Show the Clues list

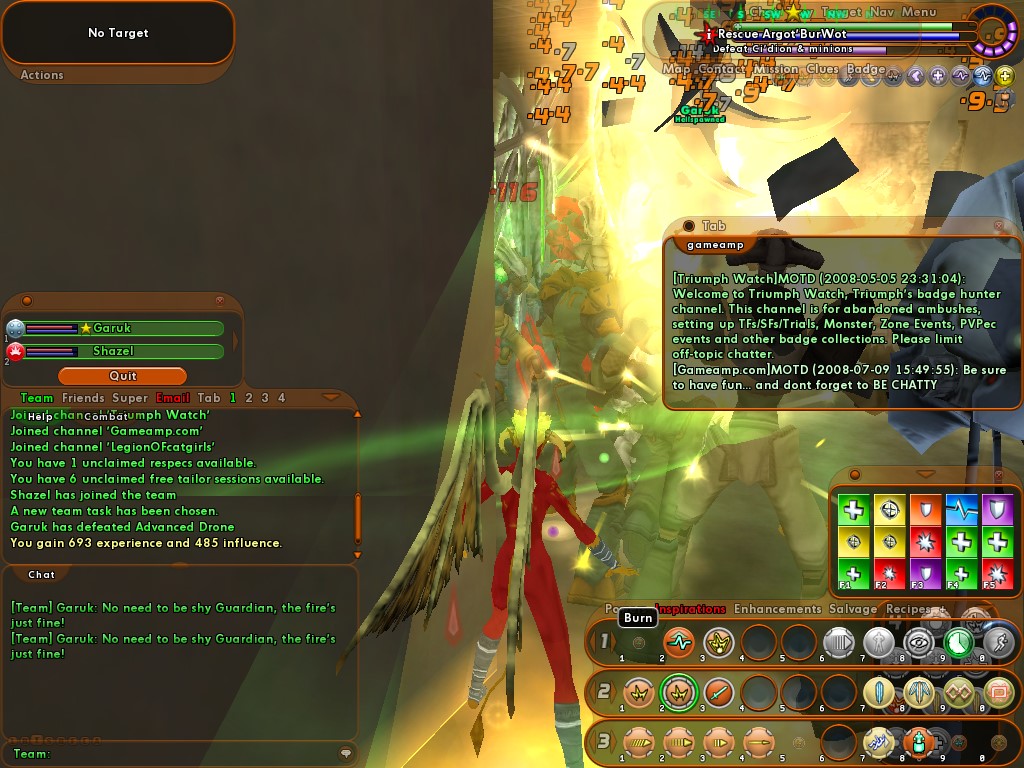coord(822,69)
